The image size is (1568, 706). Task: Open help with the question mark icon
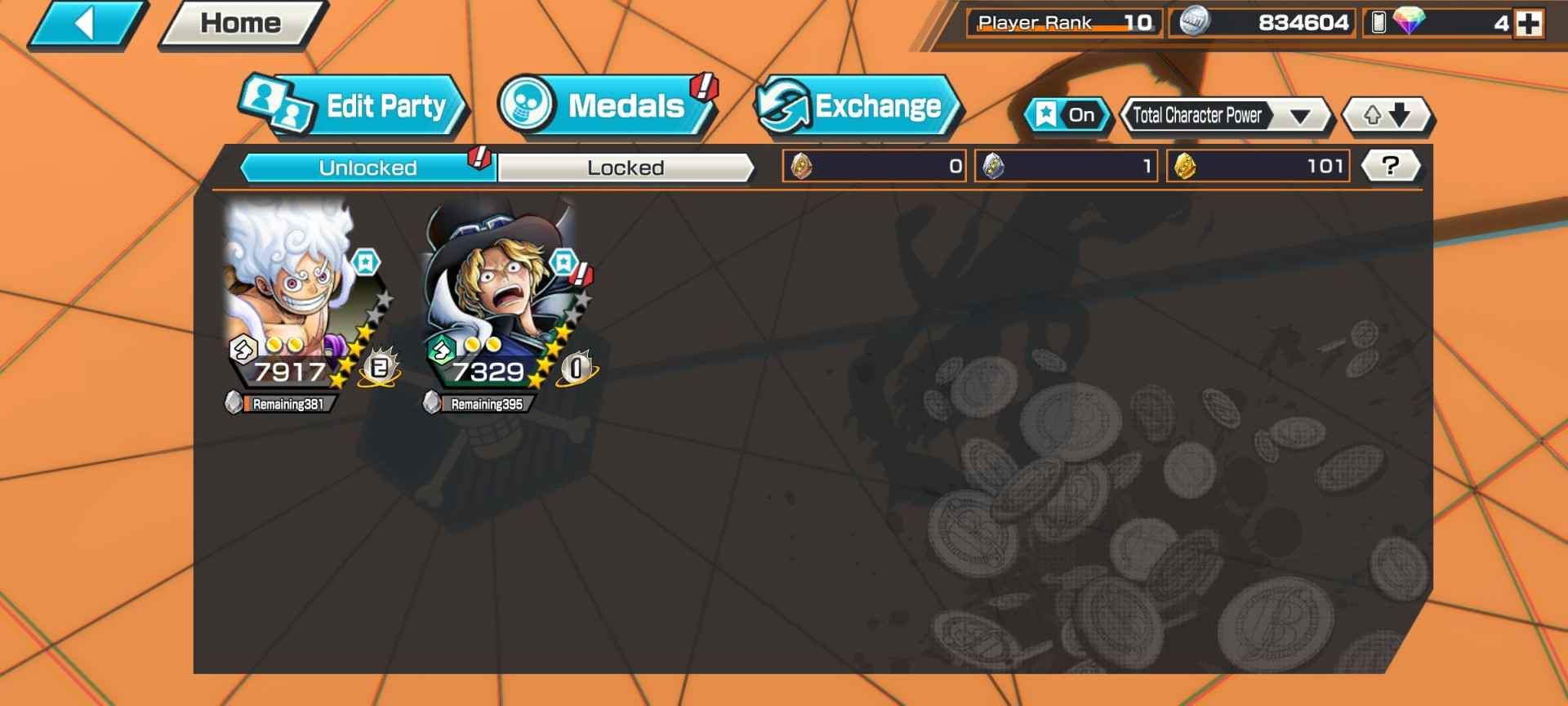[1390, 165]
